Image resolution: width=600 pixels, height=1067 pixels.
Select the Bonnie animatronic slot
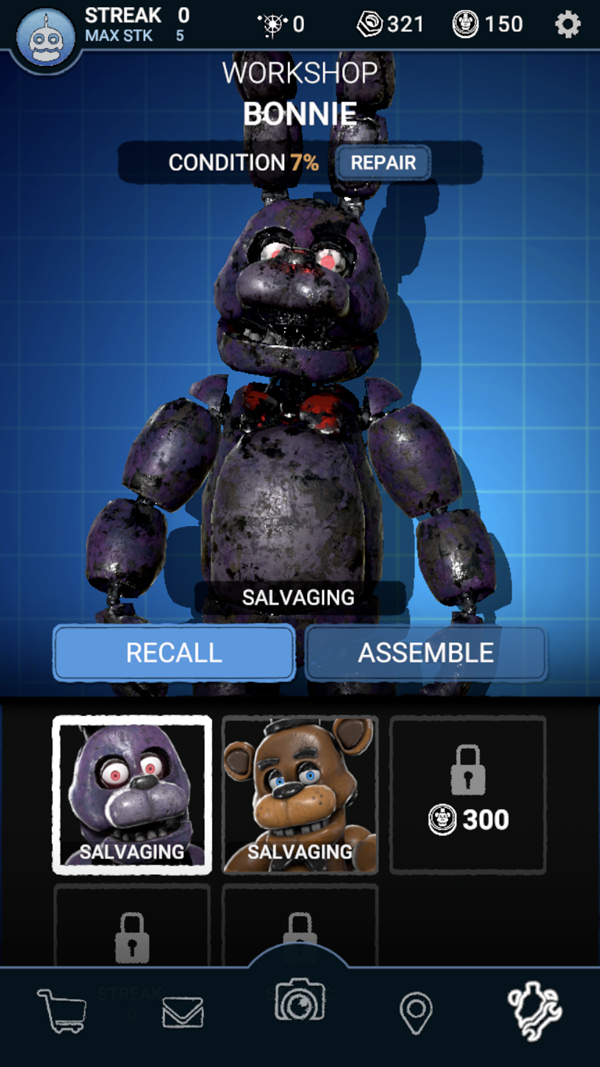coord(132,795)
